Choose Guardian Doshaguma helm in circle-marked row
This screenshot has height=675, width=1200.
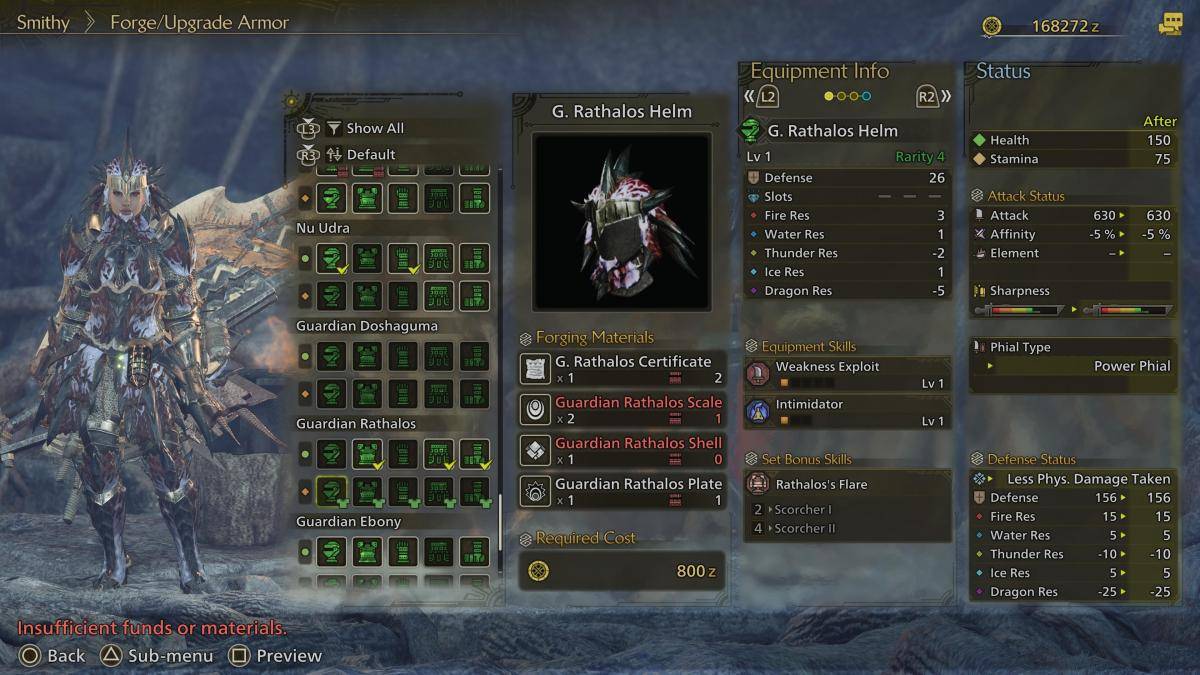coord(331,357)
